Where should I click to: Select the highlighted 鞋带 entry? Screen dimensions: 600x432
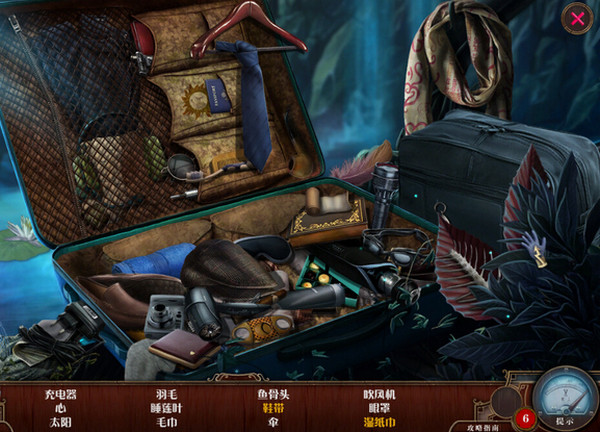click(273, 408)
